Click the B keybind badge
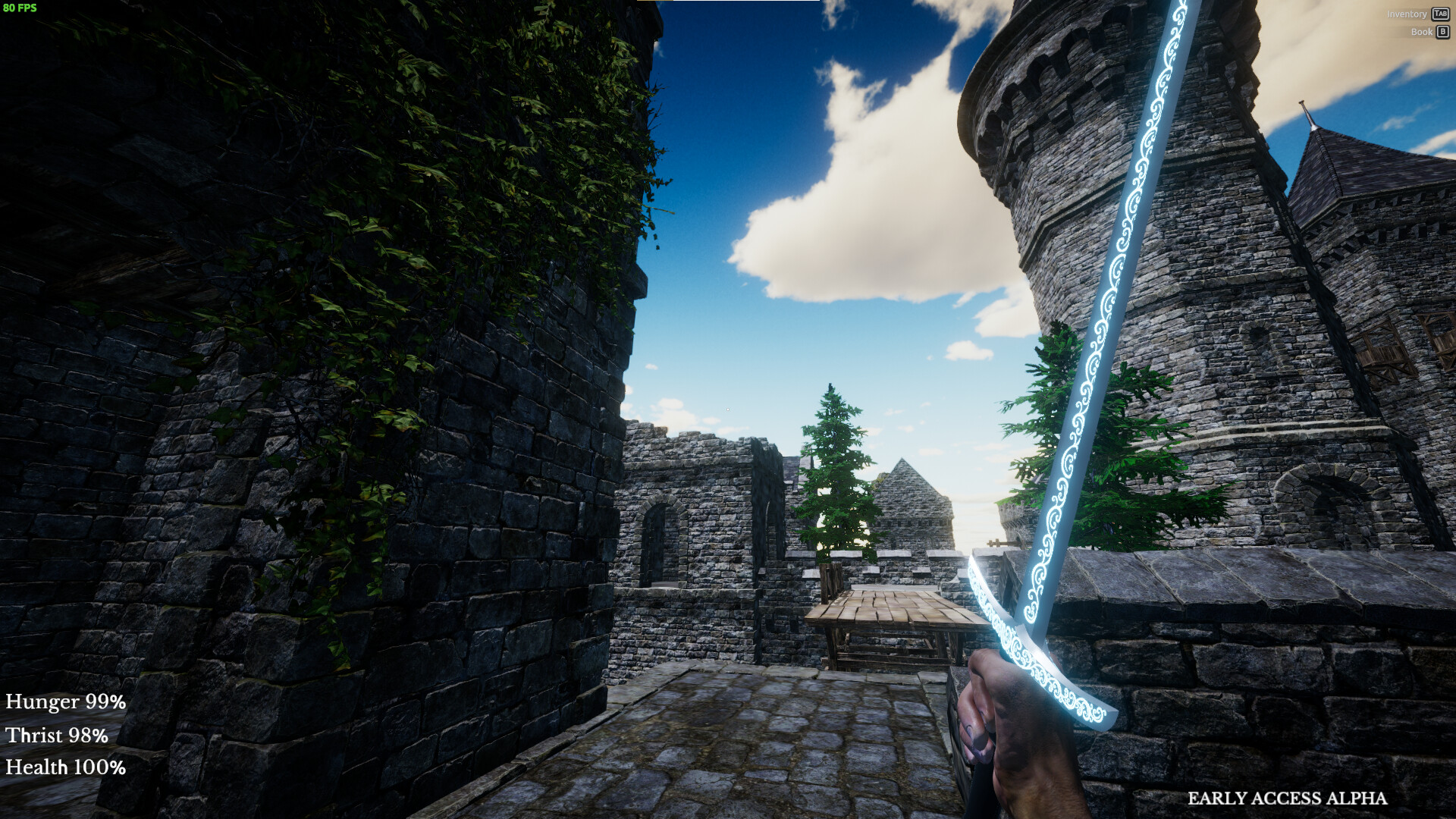This screenshot has width=1456, height=819. [x=1443, y=32]
